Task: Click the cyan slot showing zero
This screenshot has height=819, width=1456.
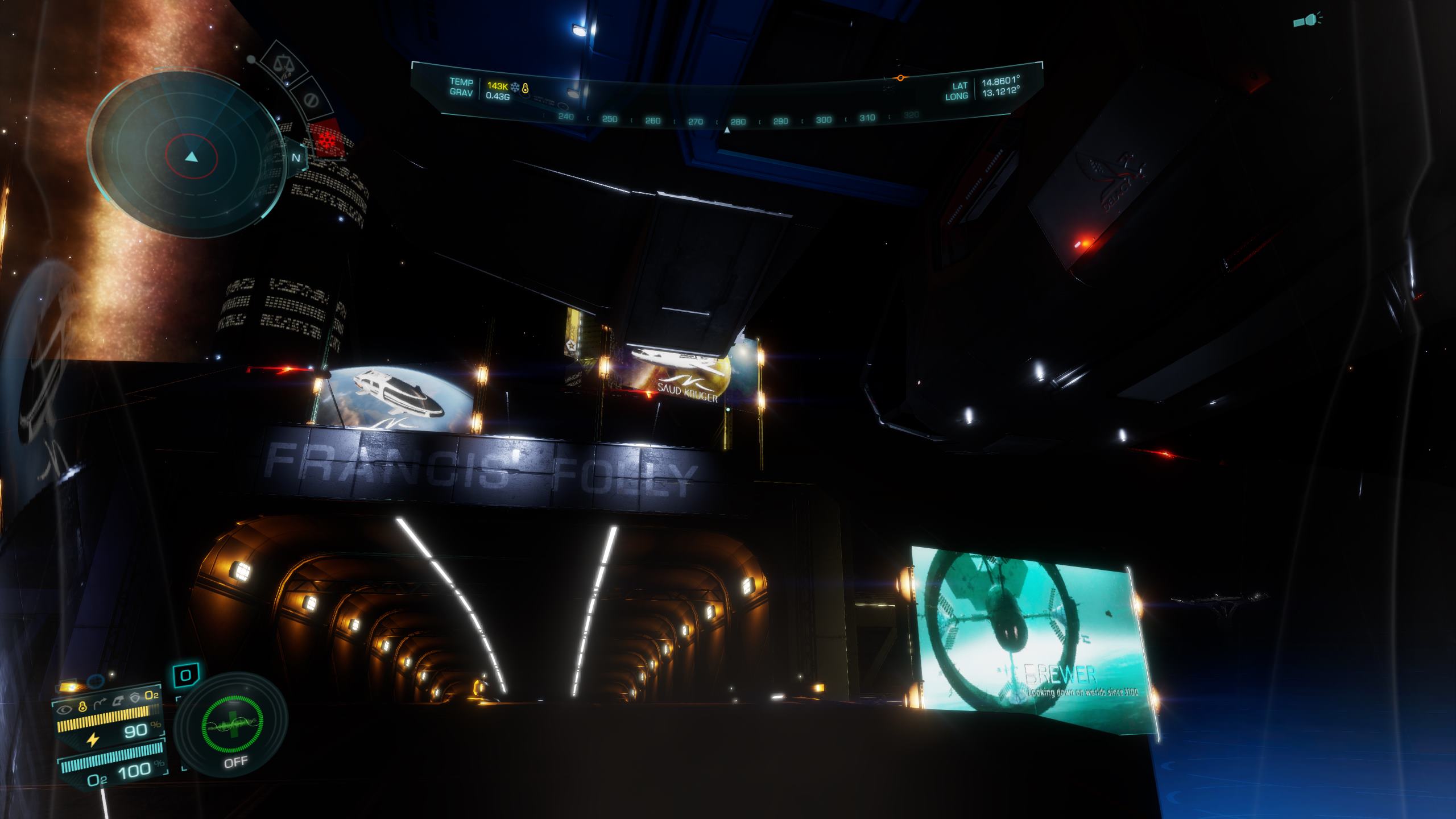Action: point(185,676)
